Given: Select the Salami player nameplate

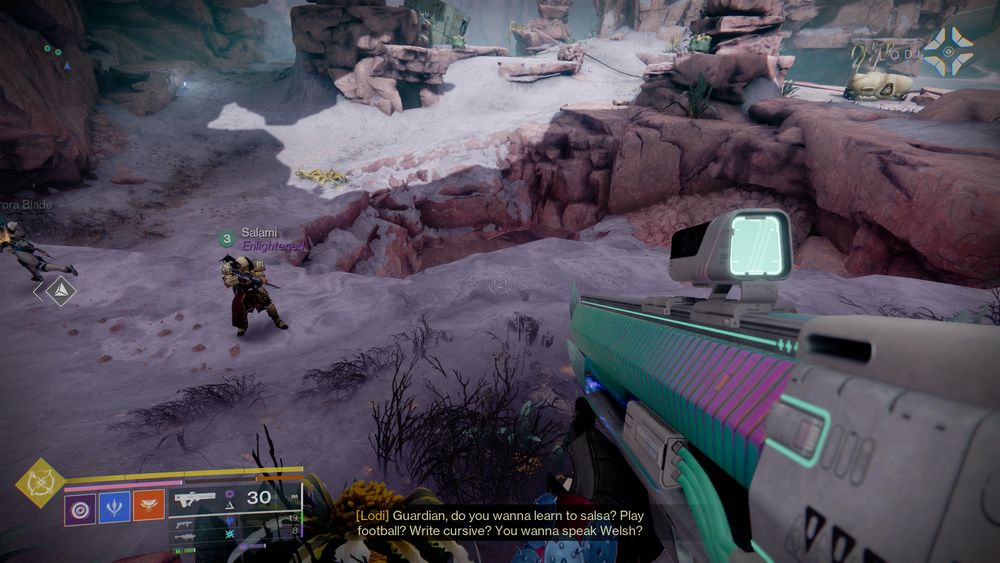Looking at the screenshot, I should 259,233.
